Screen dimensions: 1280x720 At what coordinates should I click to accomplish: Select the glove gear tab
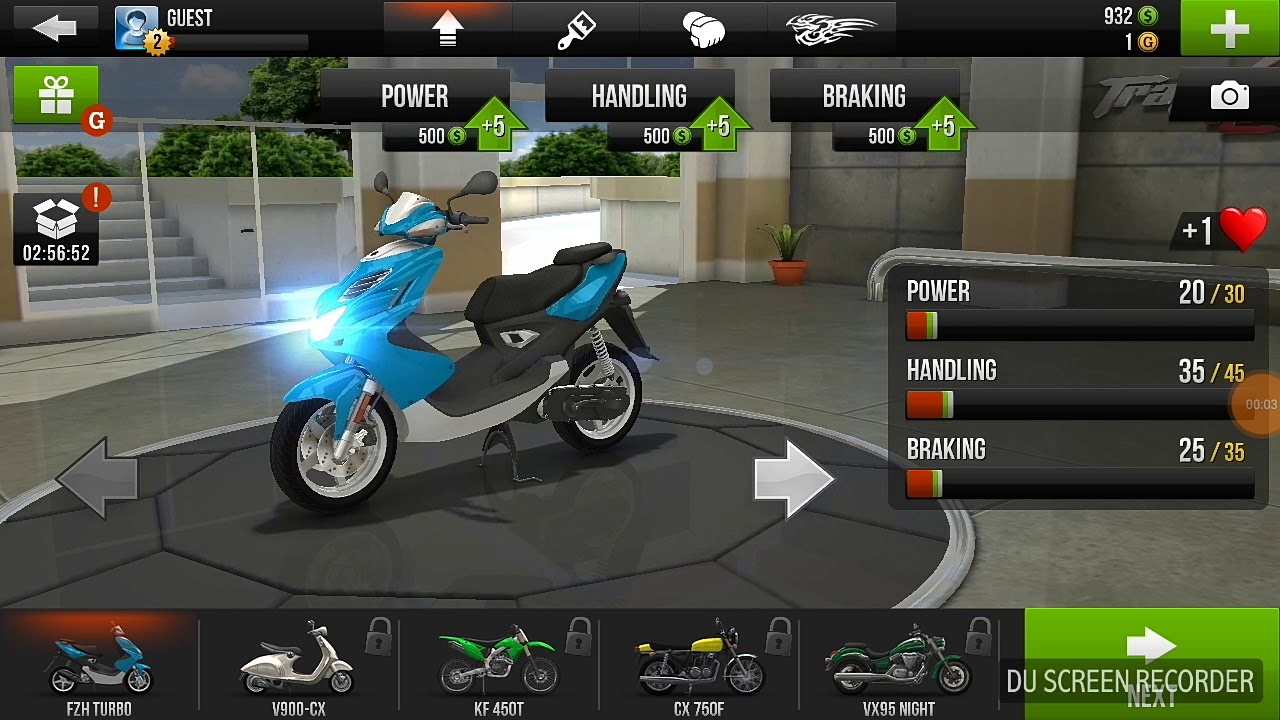pyautogui.click(x=704, y=28)
